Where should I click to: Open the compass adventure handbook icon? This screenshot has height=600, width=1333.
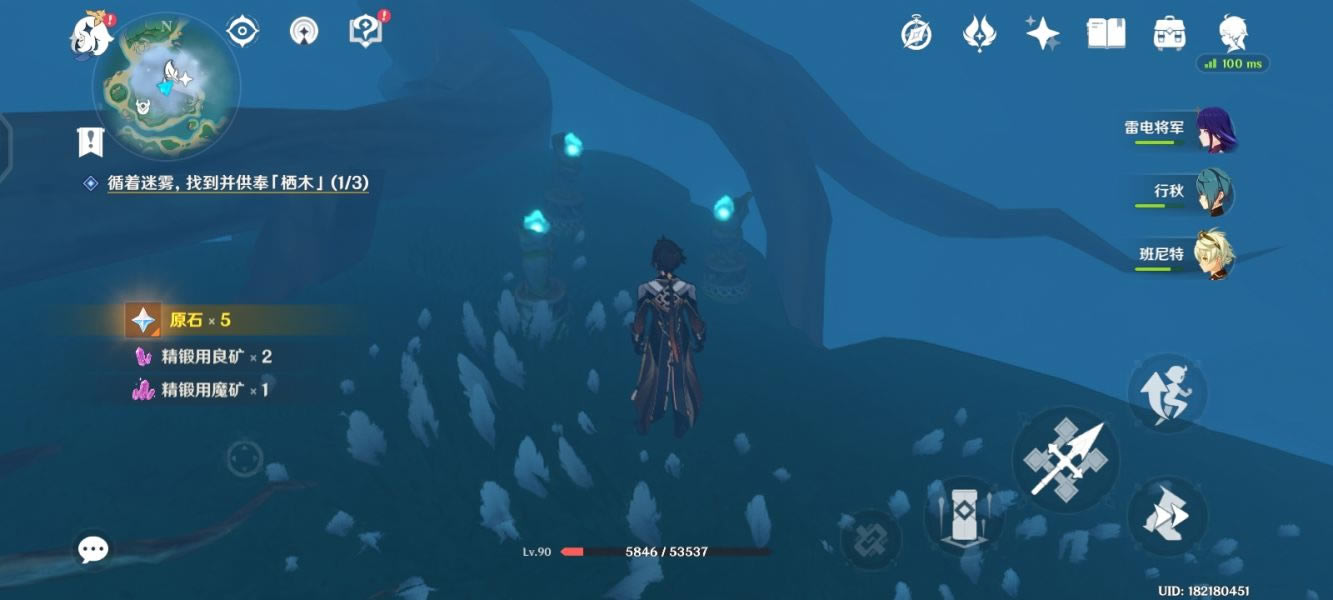pos(916,34)
